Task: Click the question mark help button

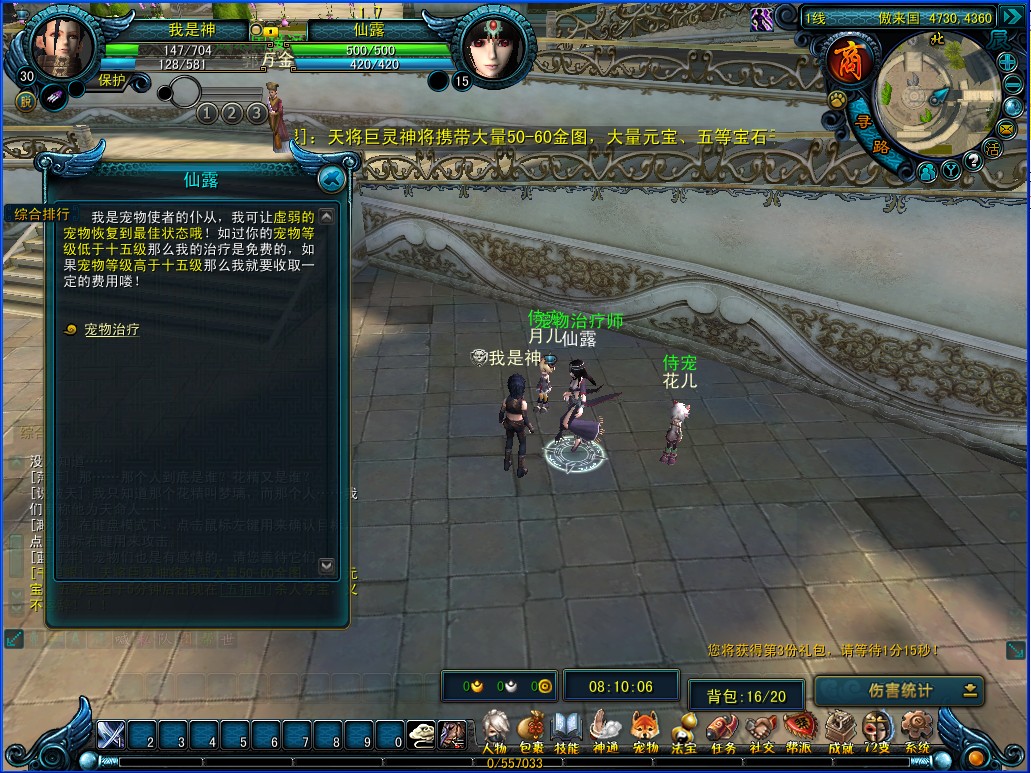Action: point(972,159)
